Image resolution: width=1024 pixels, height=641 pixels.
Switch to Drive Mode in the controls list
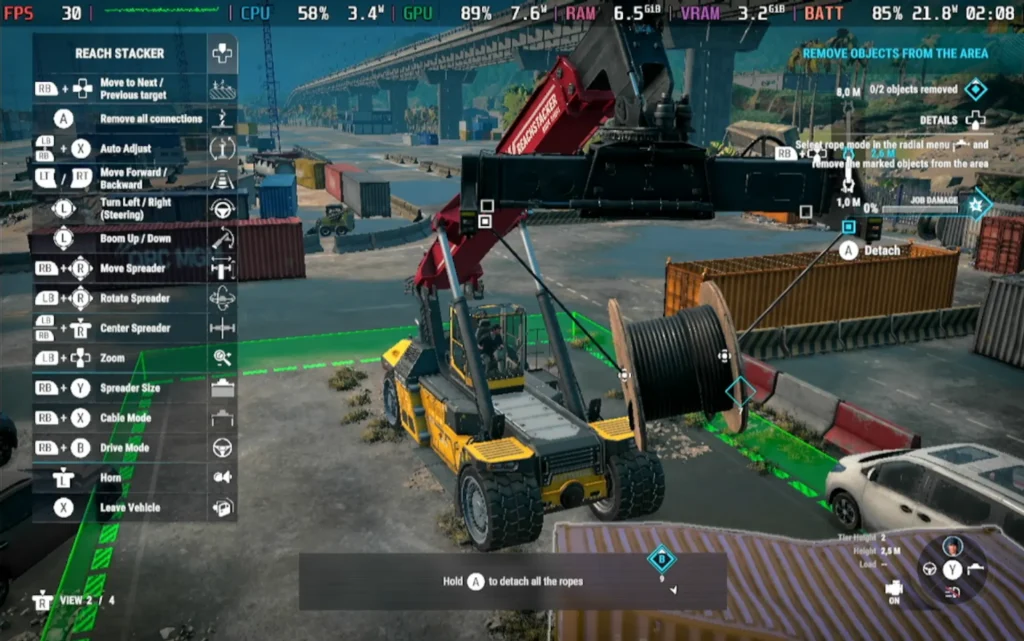(x=125, y=448)
